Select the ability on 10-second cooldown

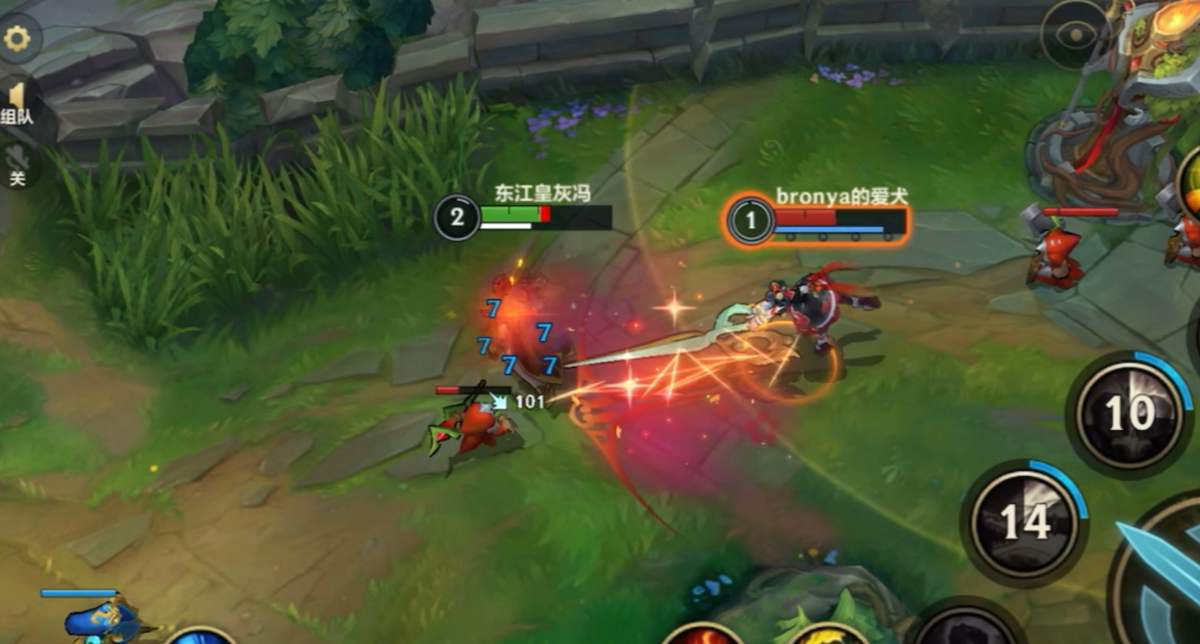(1130, 412)
